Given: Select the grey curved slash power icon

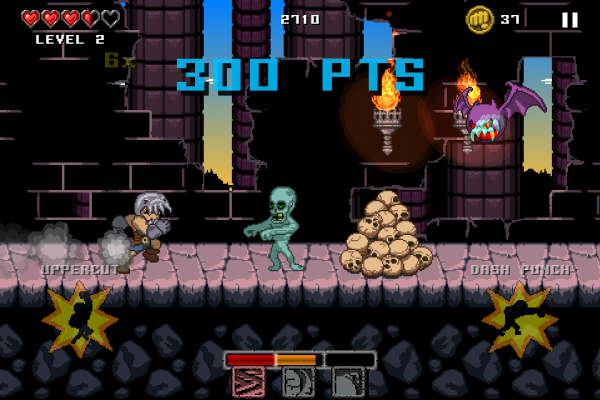Looking at the screenshot, I should [349, 382].
